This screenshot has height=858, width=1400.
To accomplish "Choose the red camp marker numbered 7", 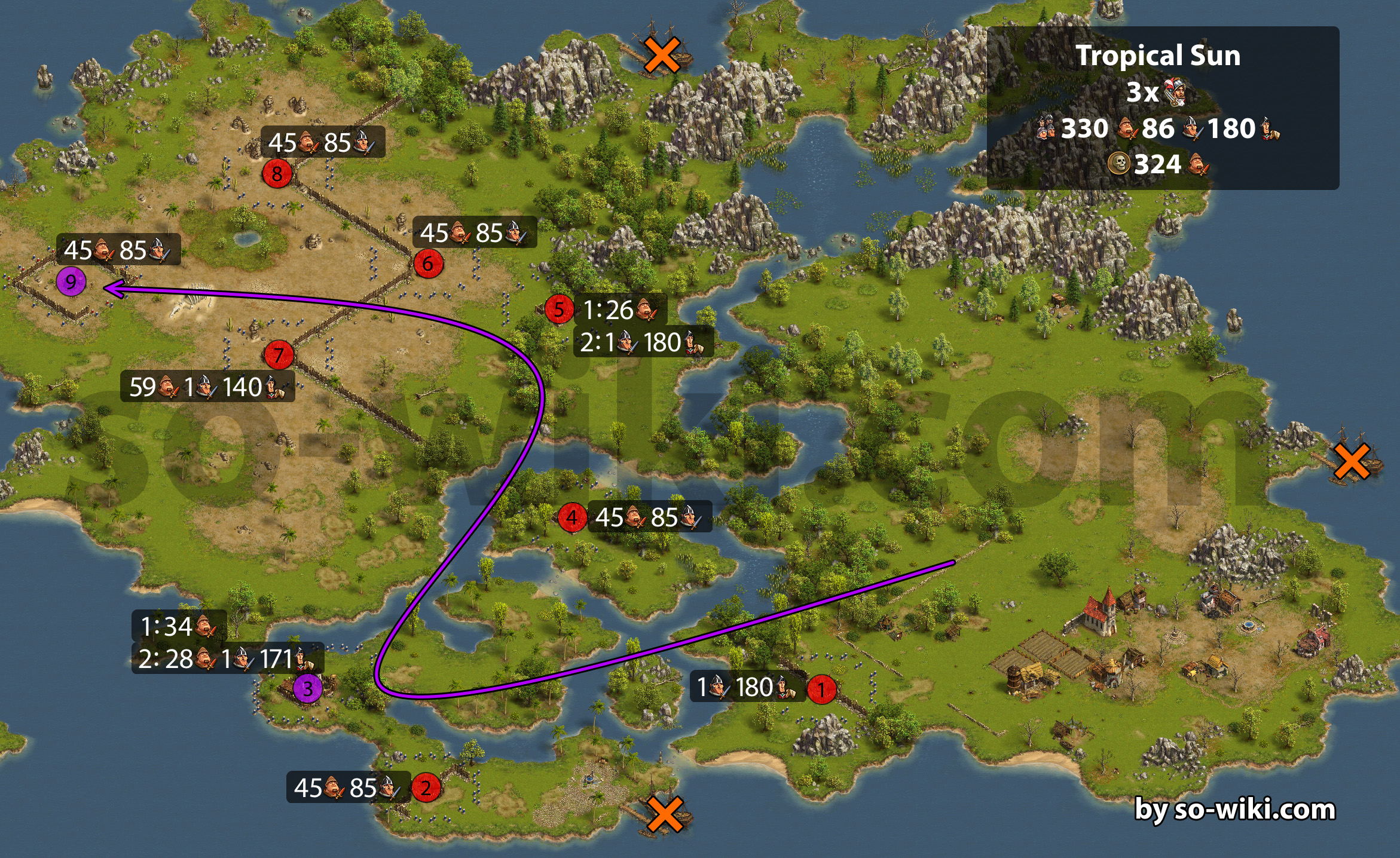I will click(x=279, y=356).
